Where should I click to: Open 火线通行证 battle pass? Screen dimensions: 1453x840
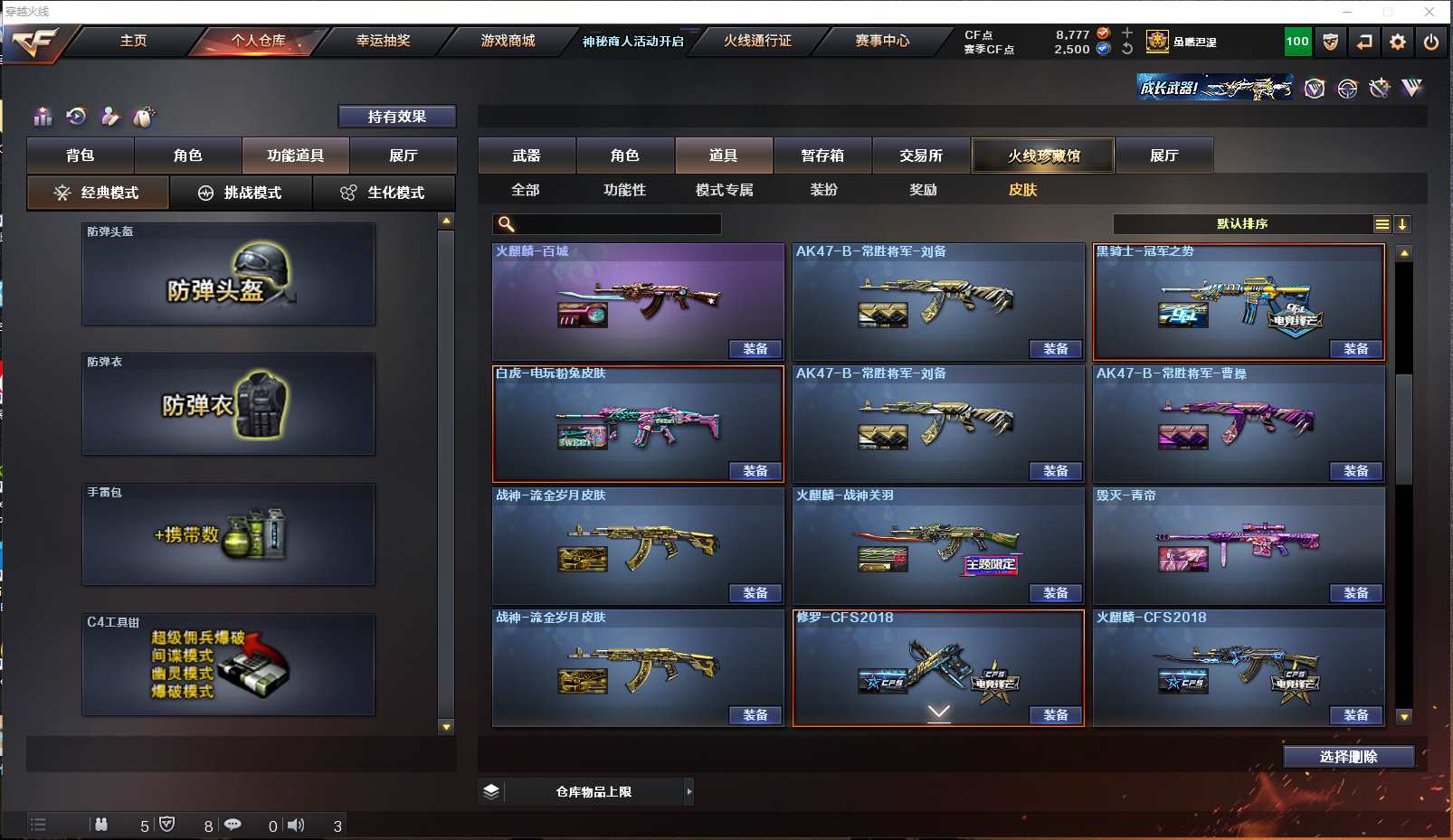757,41
